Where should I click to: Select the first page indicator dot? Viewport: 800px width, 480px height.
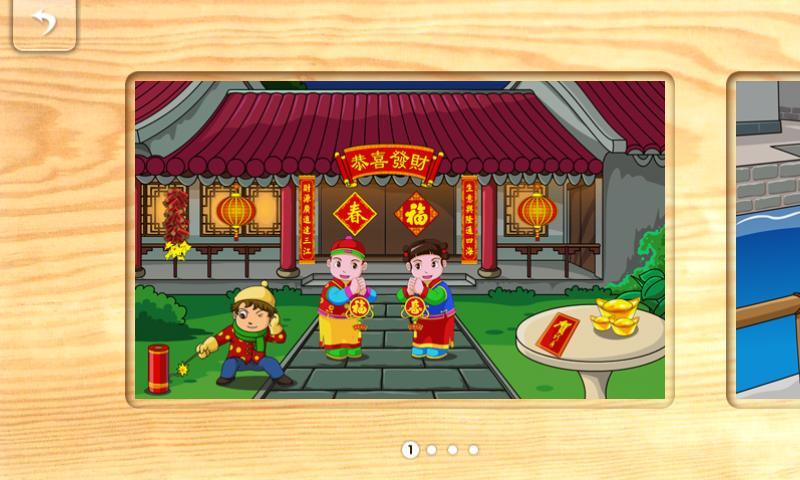pos(410,450)
